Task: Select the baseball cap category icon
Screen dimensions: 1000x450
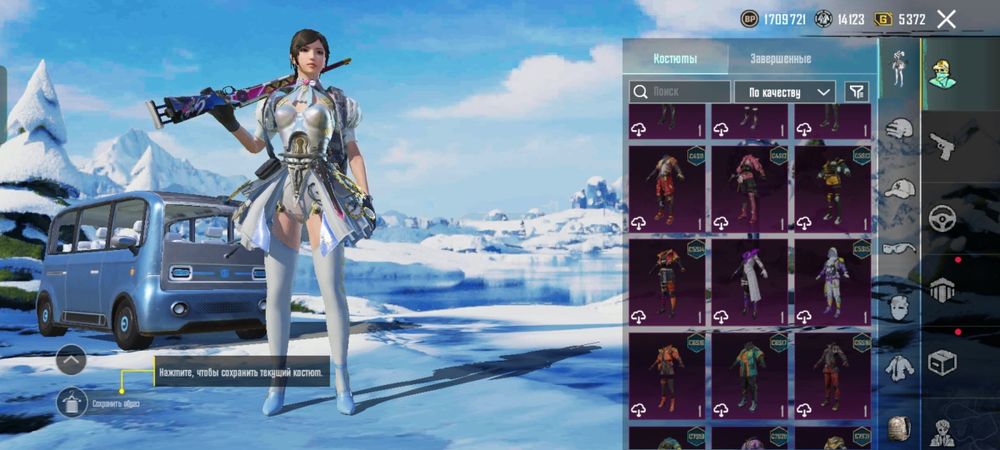Action: click(x=900, y=188)
